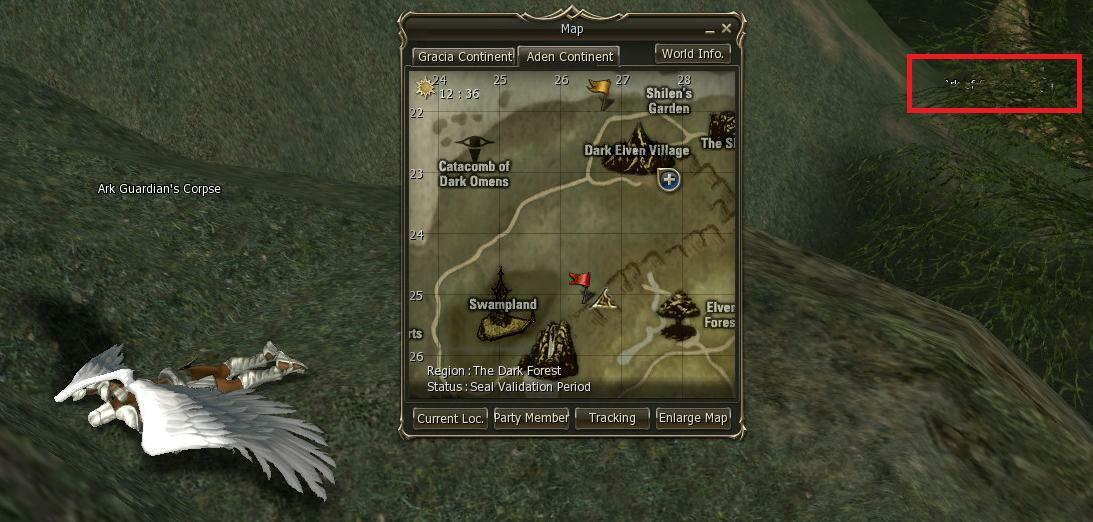Viewport: 1093px width, 522px height.
Task: Click the yellow flag near Shilen's Garden
Action: click(x=600, y=90)
